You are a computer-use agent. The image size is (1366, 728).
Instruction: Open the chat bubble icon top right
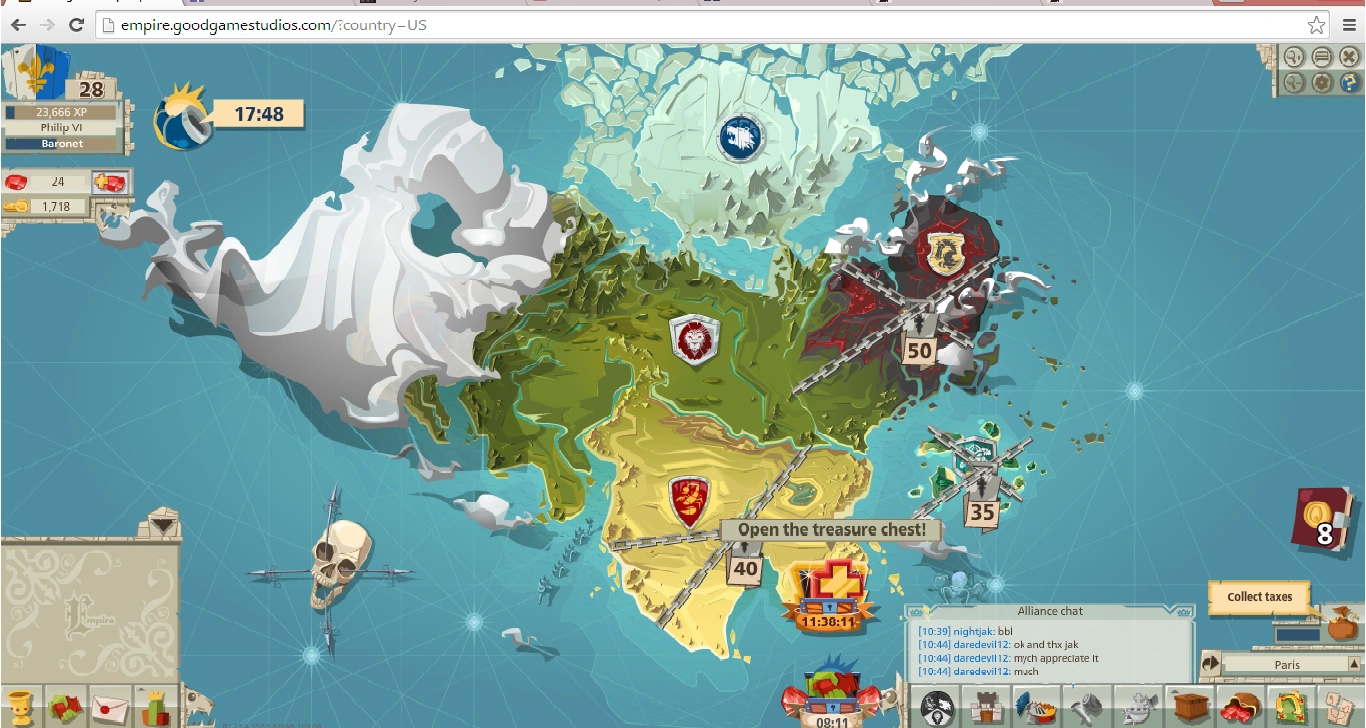(x=1321, y=57)
